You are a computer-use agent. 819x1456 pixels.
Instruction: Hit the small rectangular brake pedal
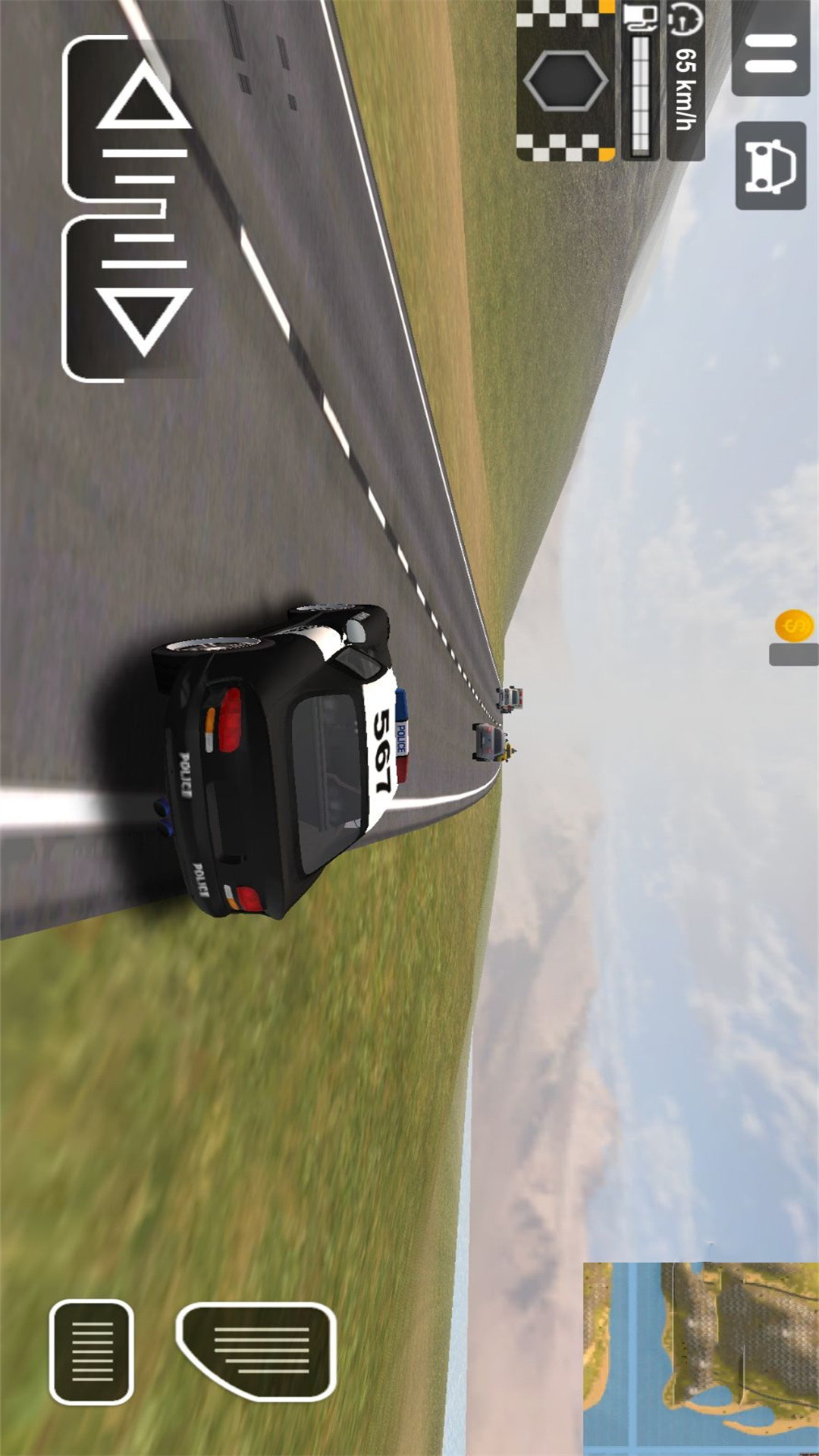pyautogui.click(x=92, y=1351)
